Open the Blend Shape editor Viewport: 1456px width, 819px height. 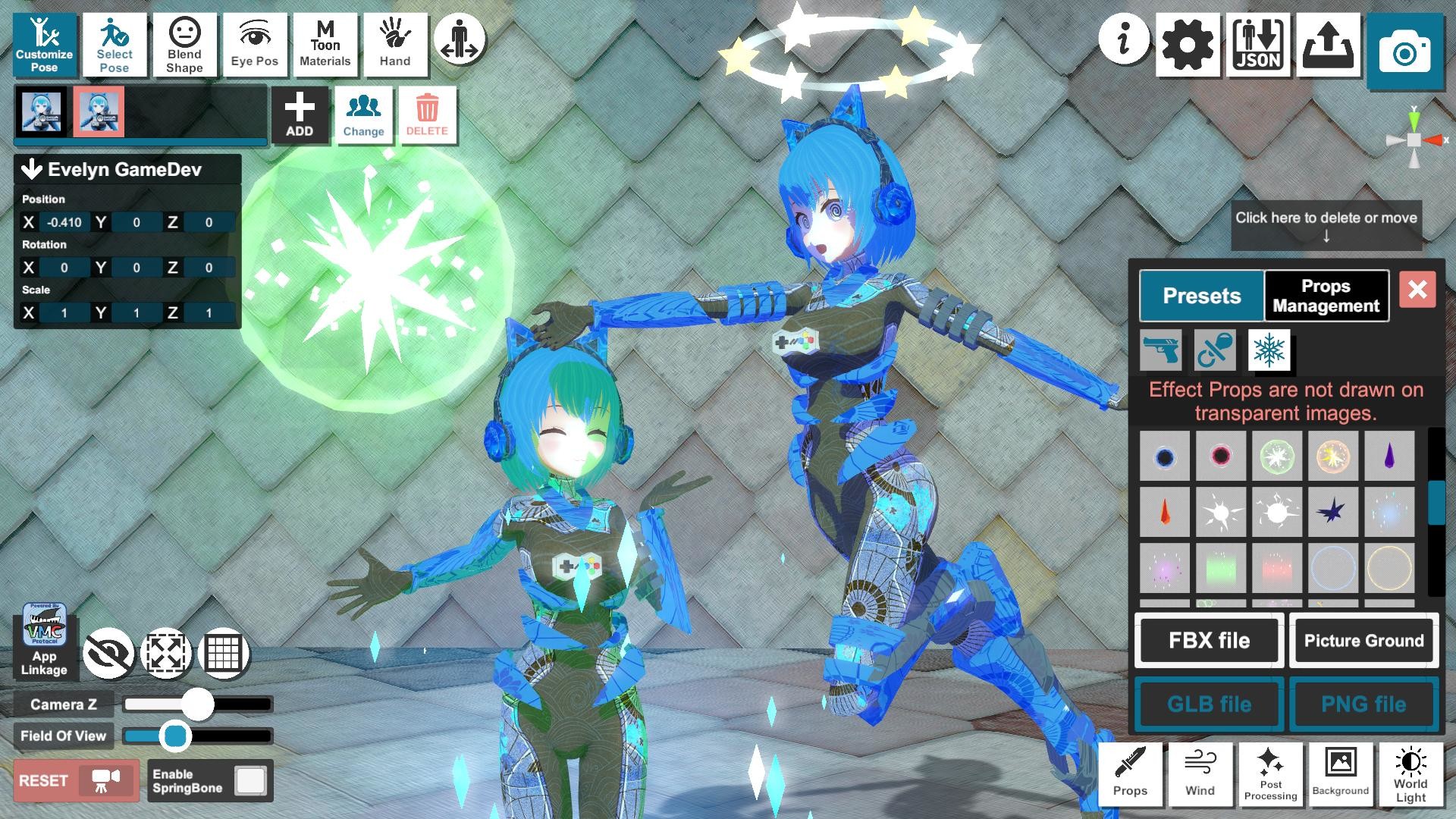(x=184, y=45)
